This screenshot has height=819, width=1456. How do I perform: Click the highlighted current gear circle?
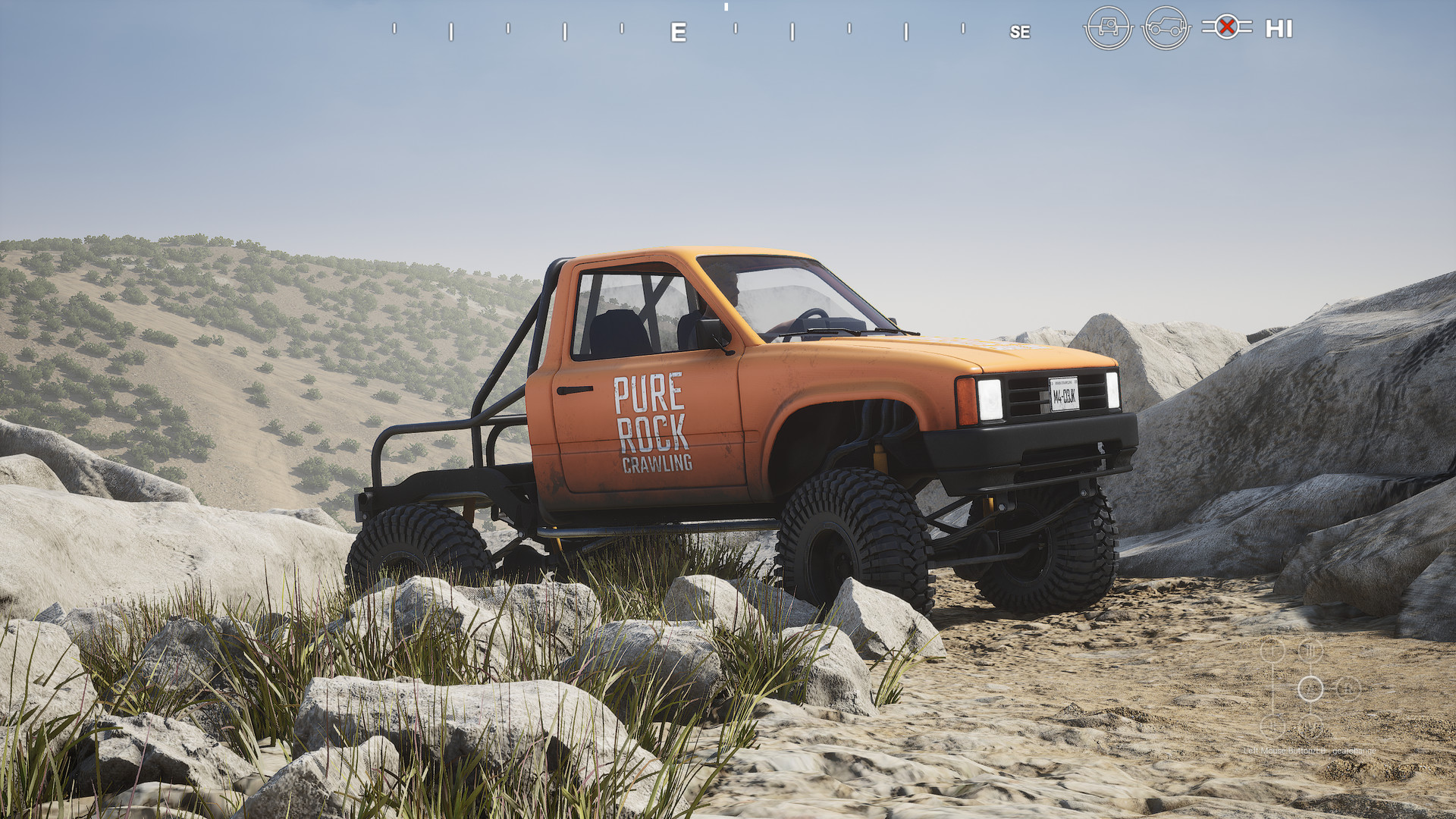point(1310,689)
